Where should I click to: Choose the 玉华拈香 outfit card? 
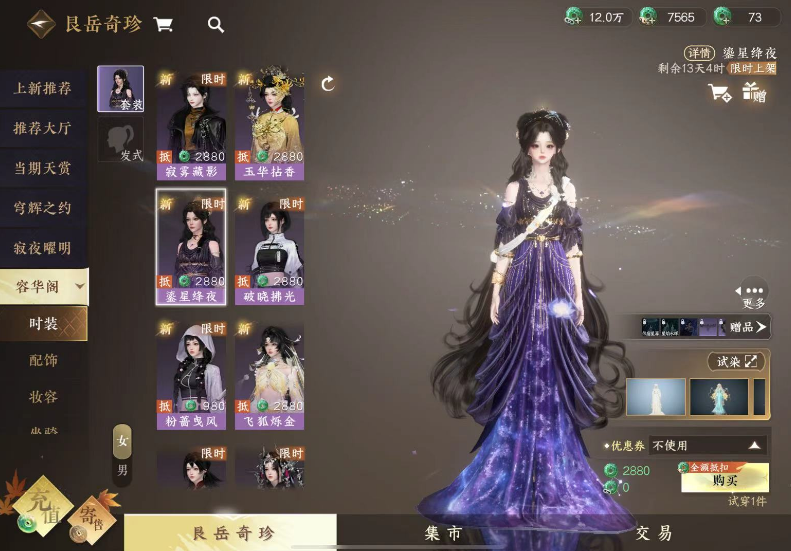coord(269,124)
